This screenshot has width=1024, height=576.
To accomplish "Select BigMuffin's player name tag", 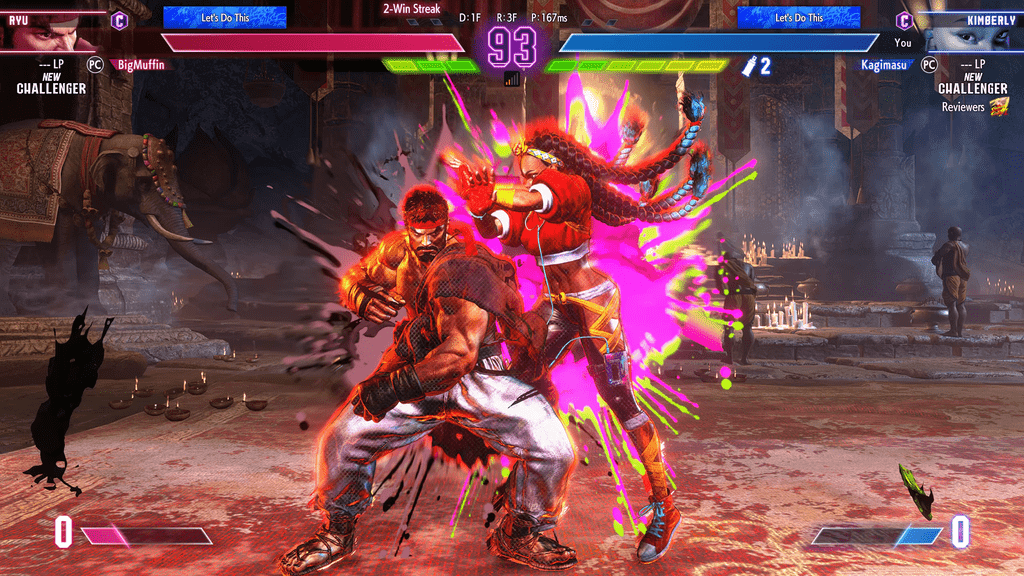I will 141,64.
